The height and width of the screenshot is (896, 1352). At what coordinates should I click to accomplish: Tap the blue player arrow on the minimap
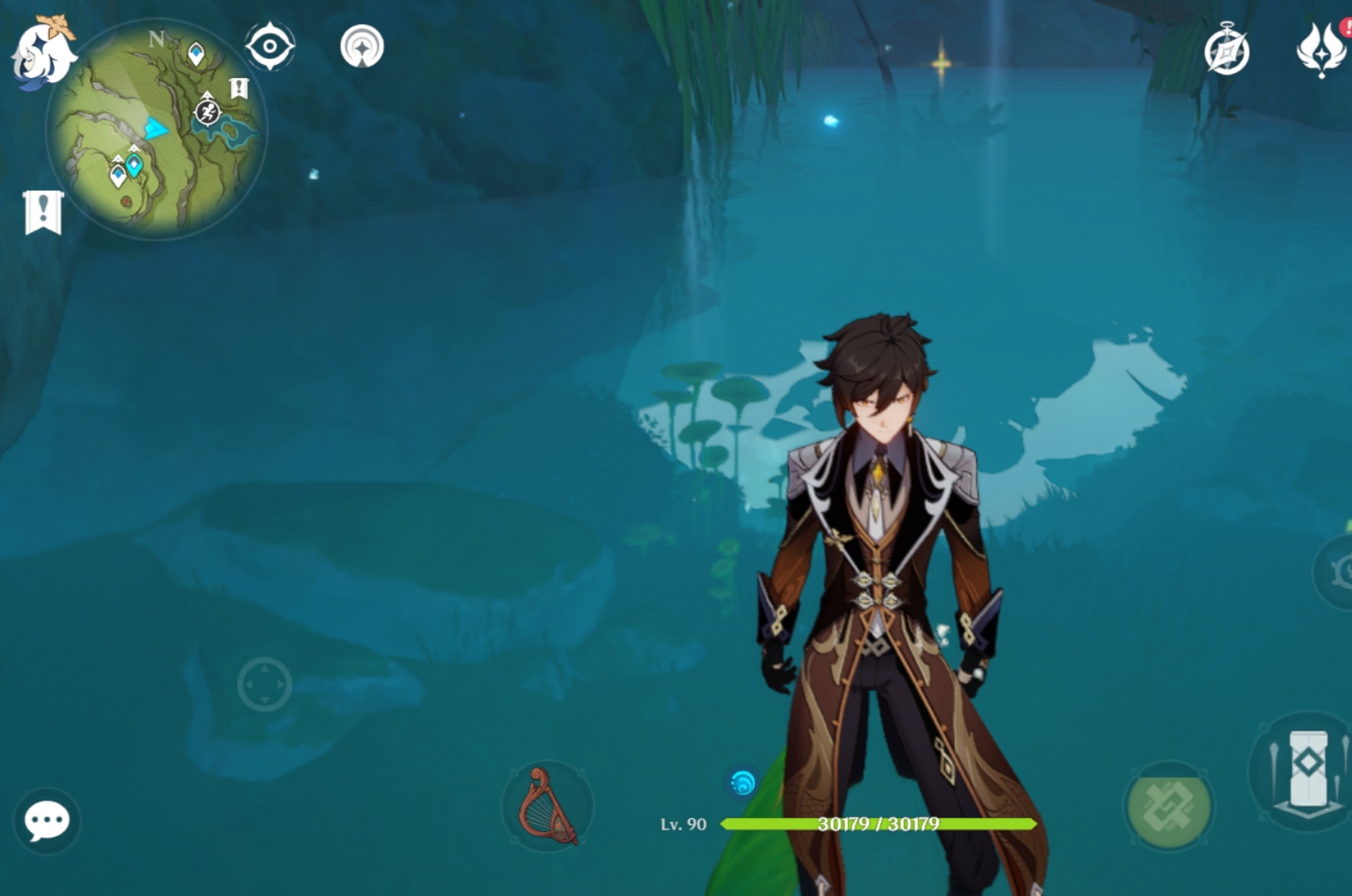pyautogui.click(x=154, y=127)
